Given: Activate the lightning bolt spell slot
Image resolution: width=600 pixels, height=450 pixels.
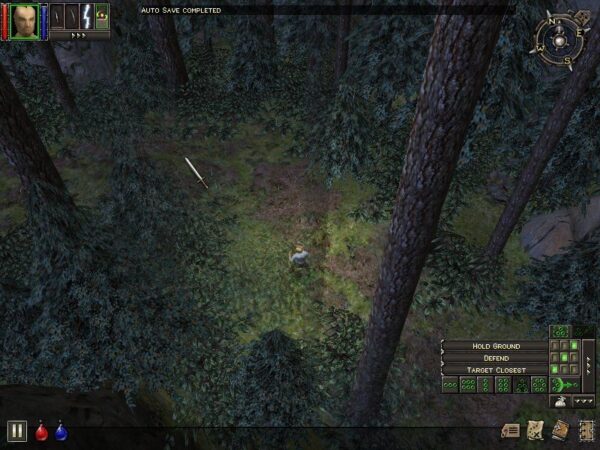Looking at the screenshot, I should [86, 16].
